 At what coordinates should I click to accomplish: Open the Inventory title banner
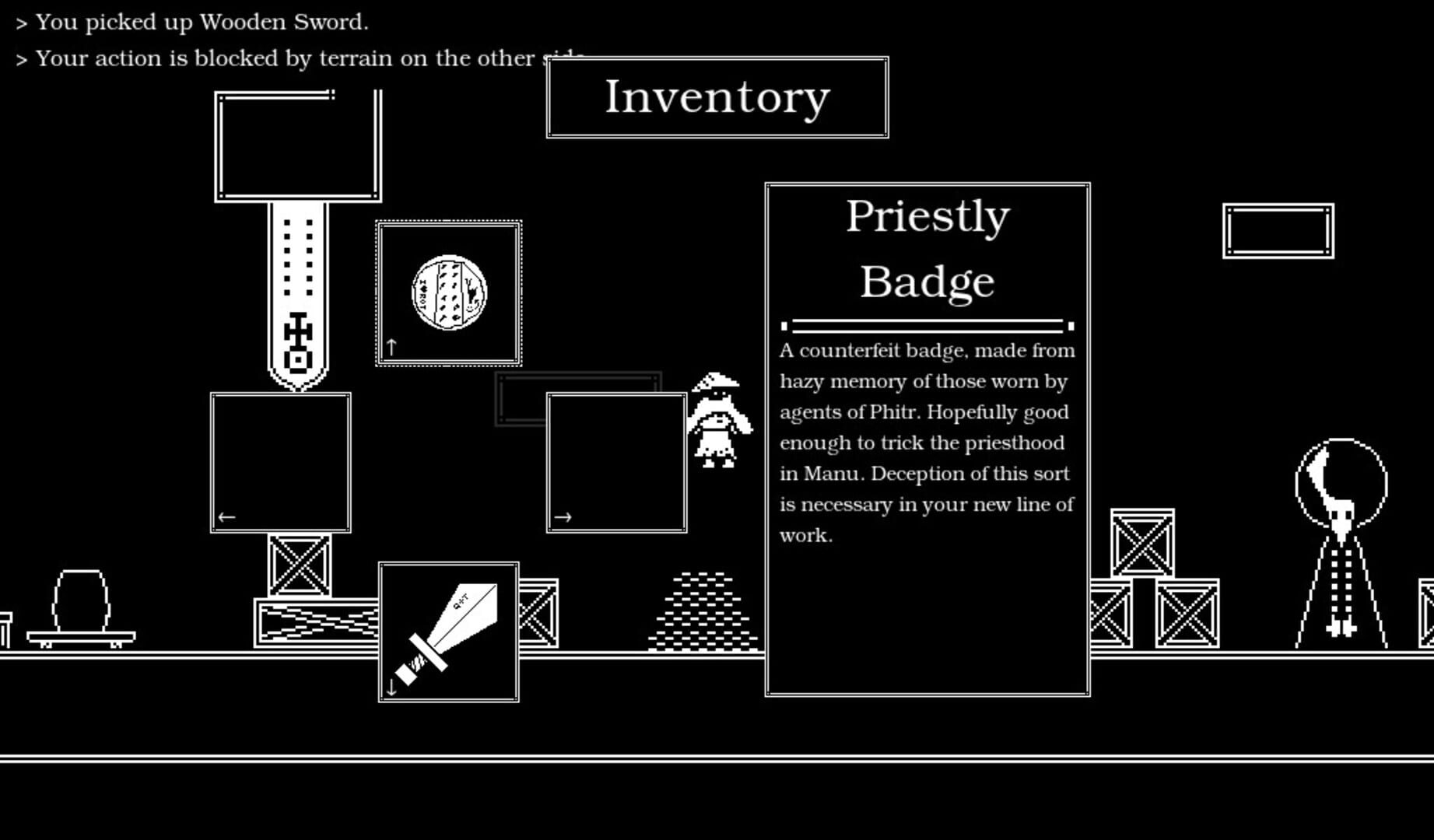tap(717, 96)
